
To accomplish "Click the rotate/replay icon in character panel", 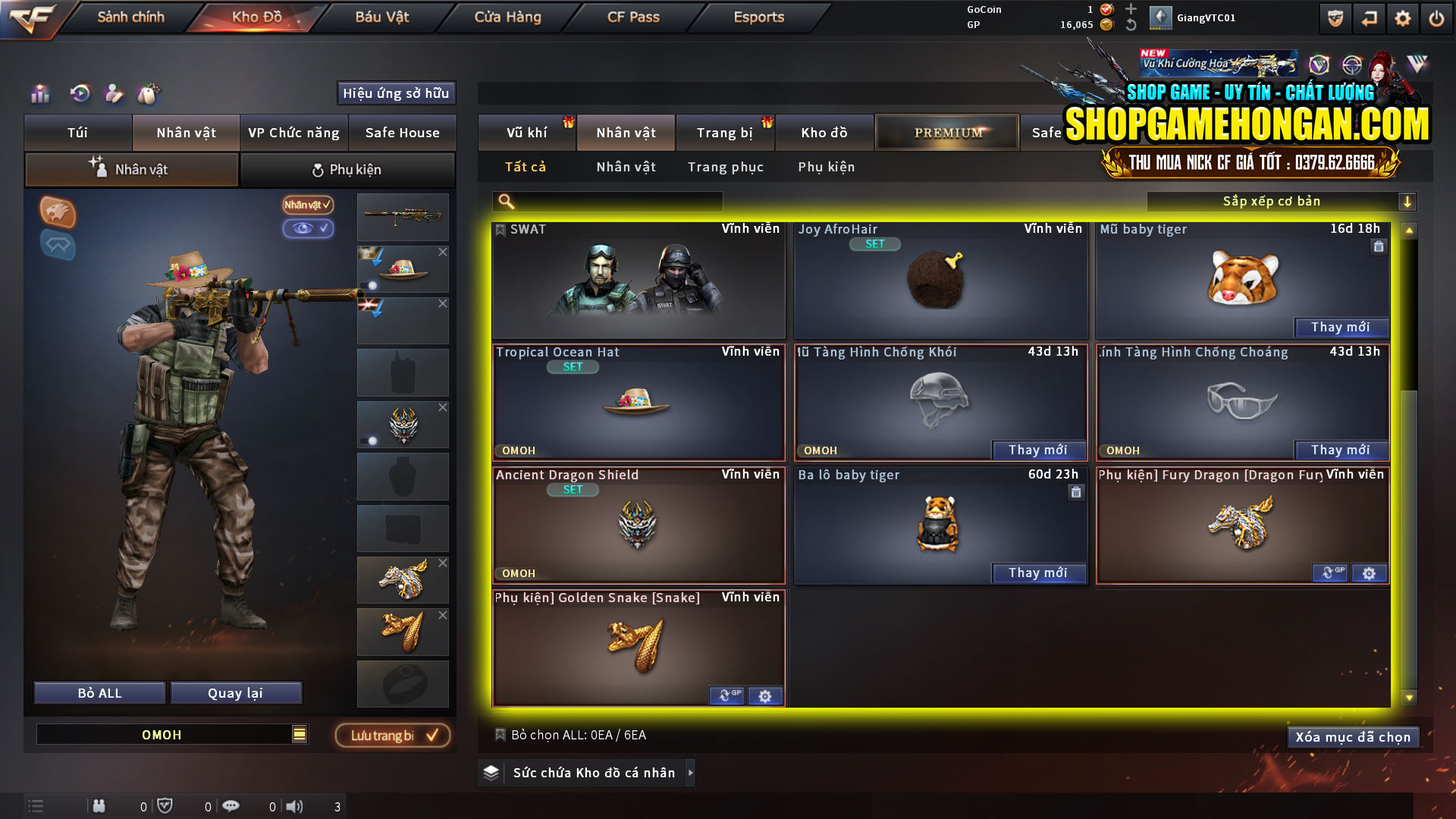I will (x=79, y=93).
